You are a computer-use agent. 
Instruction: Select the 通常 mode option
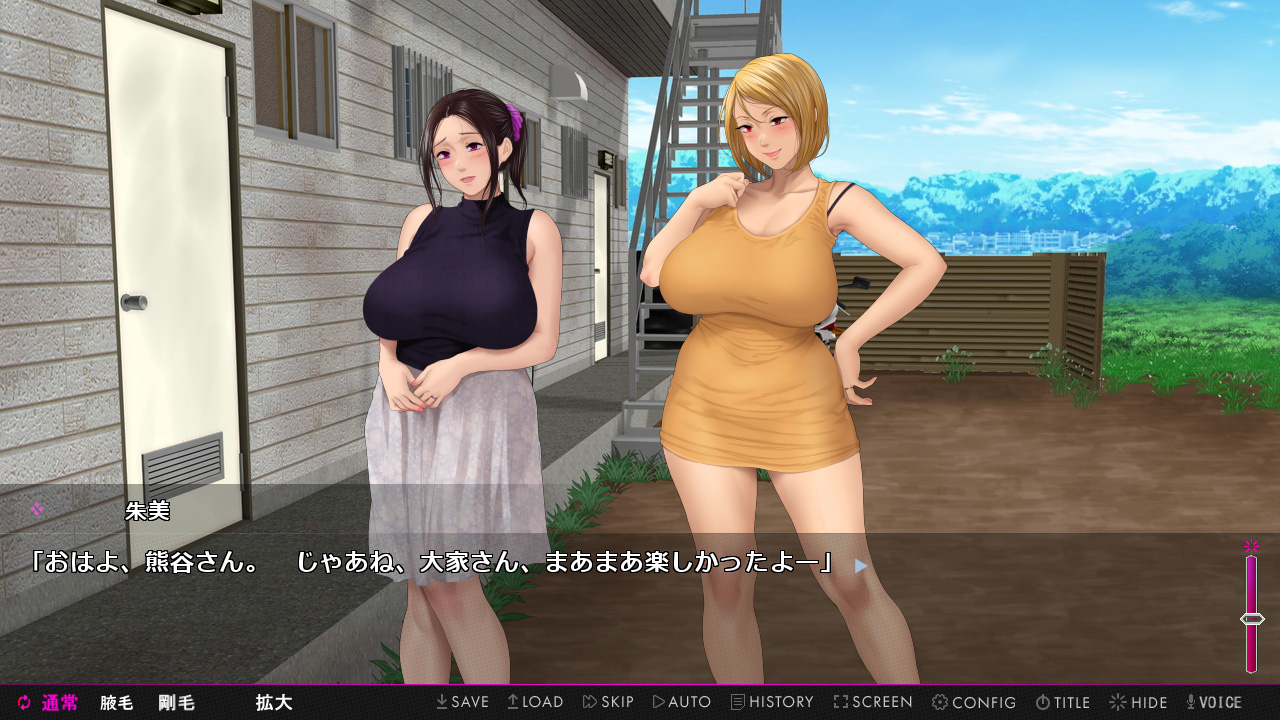click(48, 703)
